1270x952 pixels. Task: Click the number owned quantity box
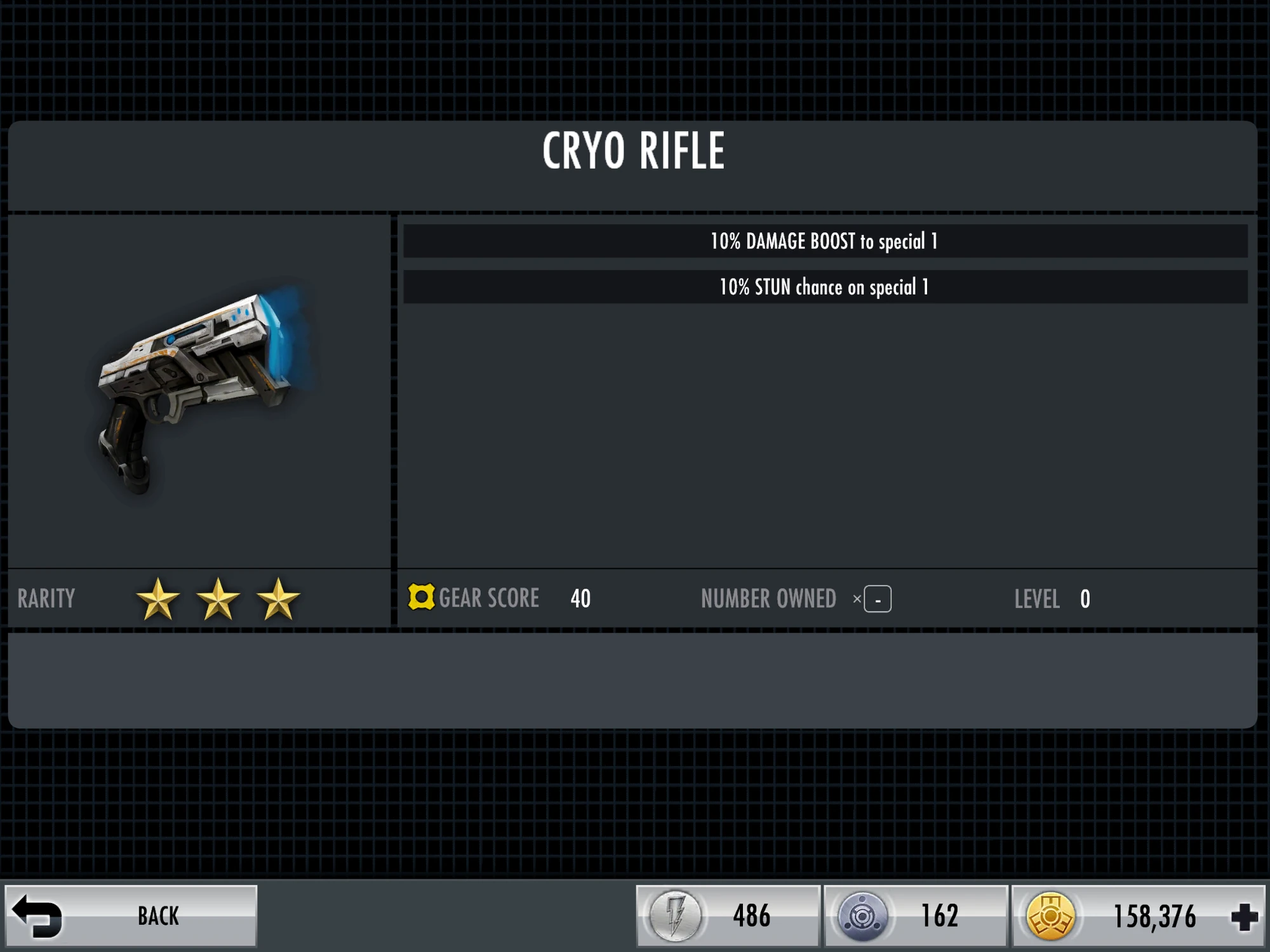click(876, 598)
